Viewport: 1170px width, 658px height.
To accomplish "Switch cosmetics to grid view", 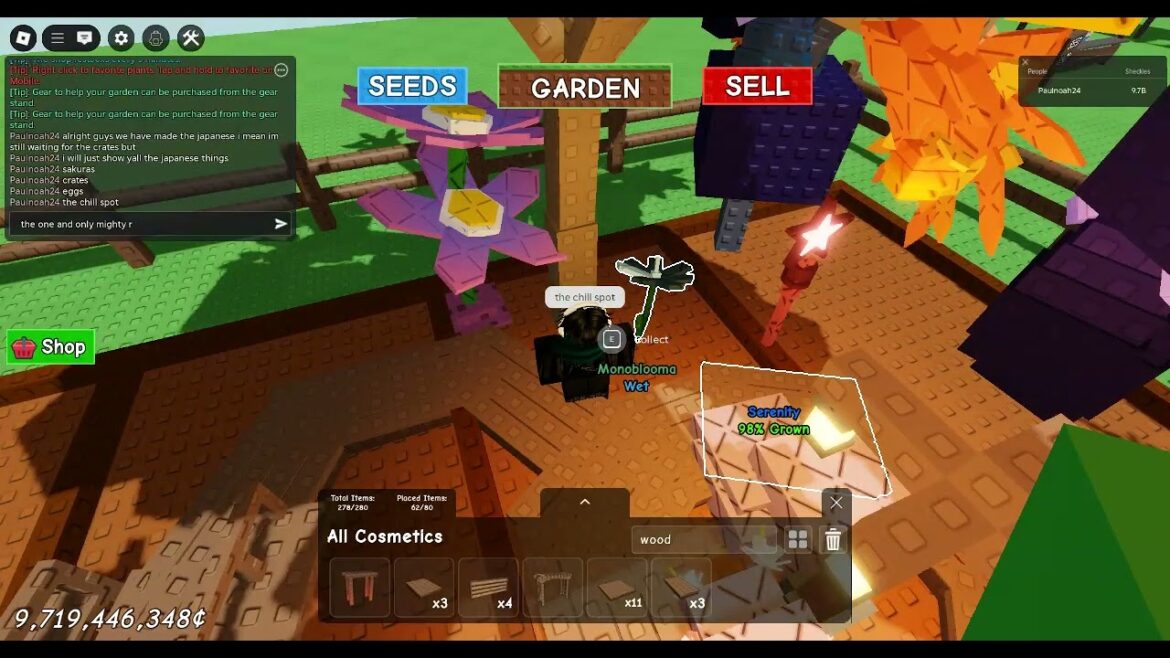I will click(x=798, y=540).
